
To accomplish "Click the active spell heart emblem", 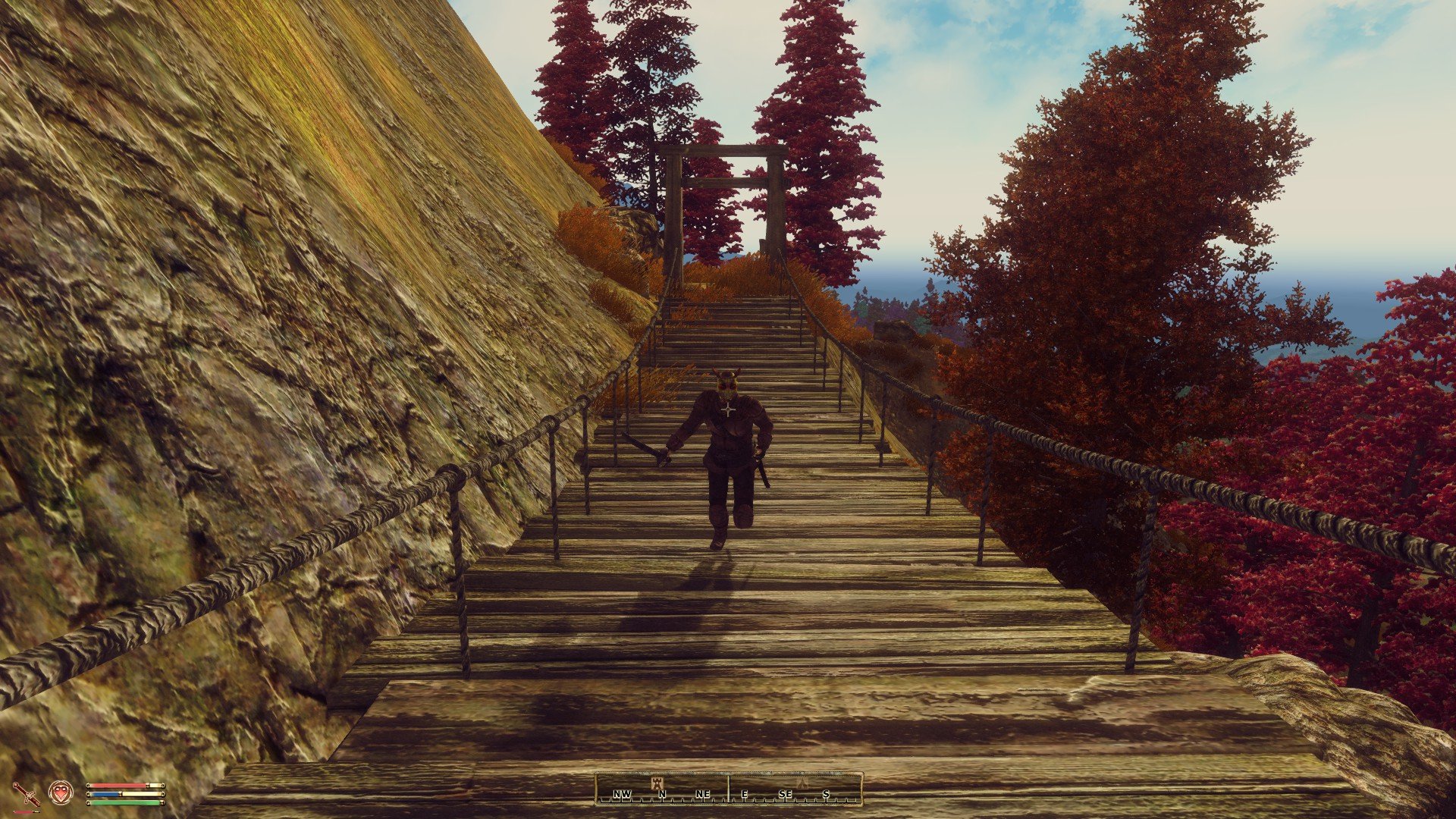I will coord(60,792).
